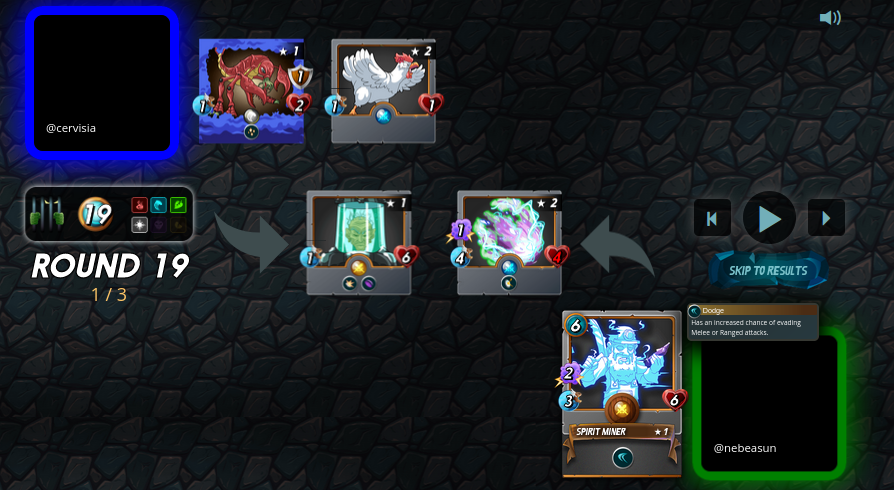
Task: Click the mana cap 19 badge
Action: pos(96,214)
